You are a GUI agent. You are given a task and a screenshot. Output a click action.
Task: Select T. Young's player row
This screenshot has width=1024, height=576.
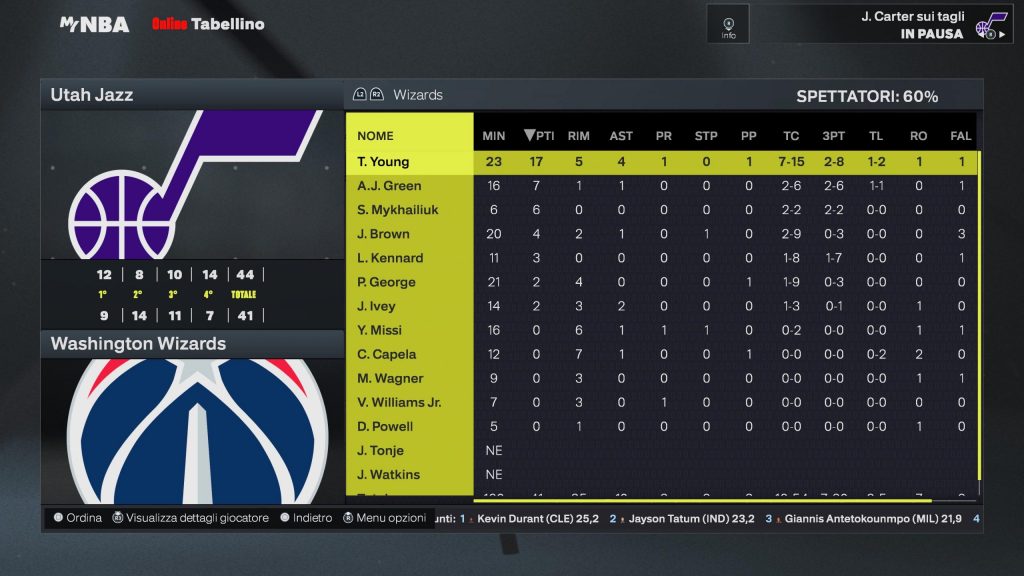[x=384, y=162]
